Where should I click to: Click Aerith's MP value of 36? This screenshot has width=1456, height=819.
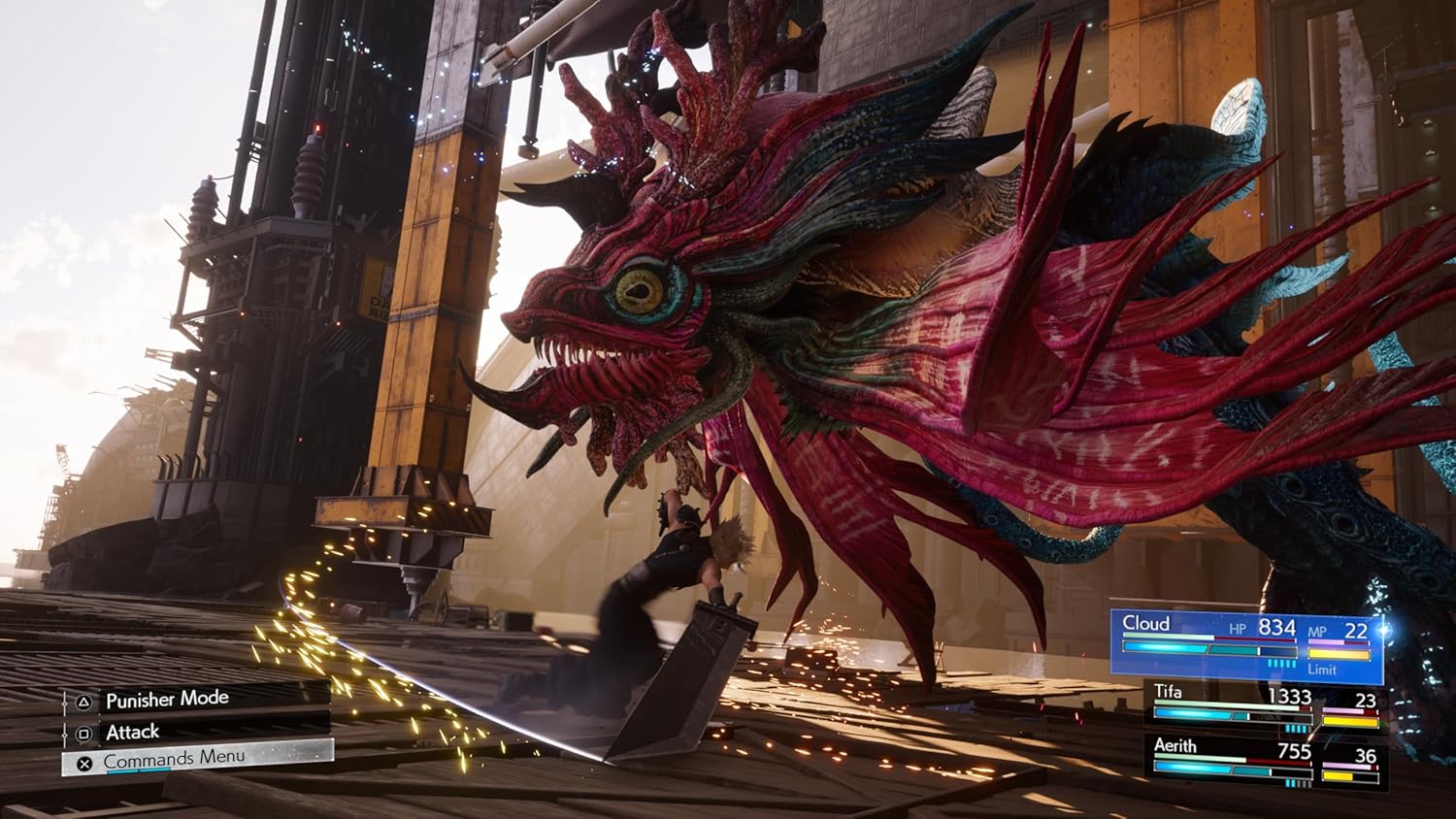(x=1366, y=755)
